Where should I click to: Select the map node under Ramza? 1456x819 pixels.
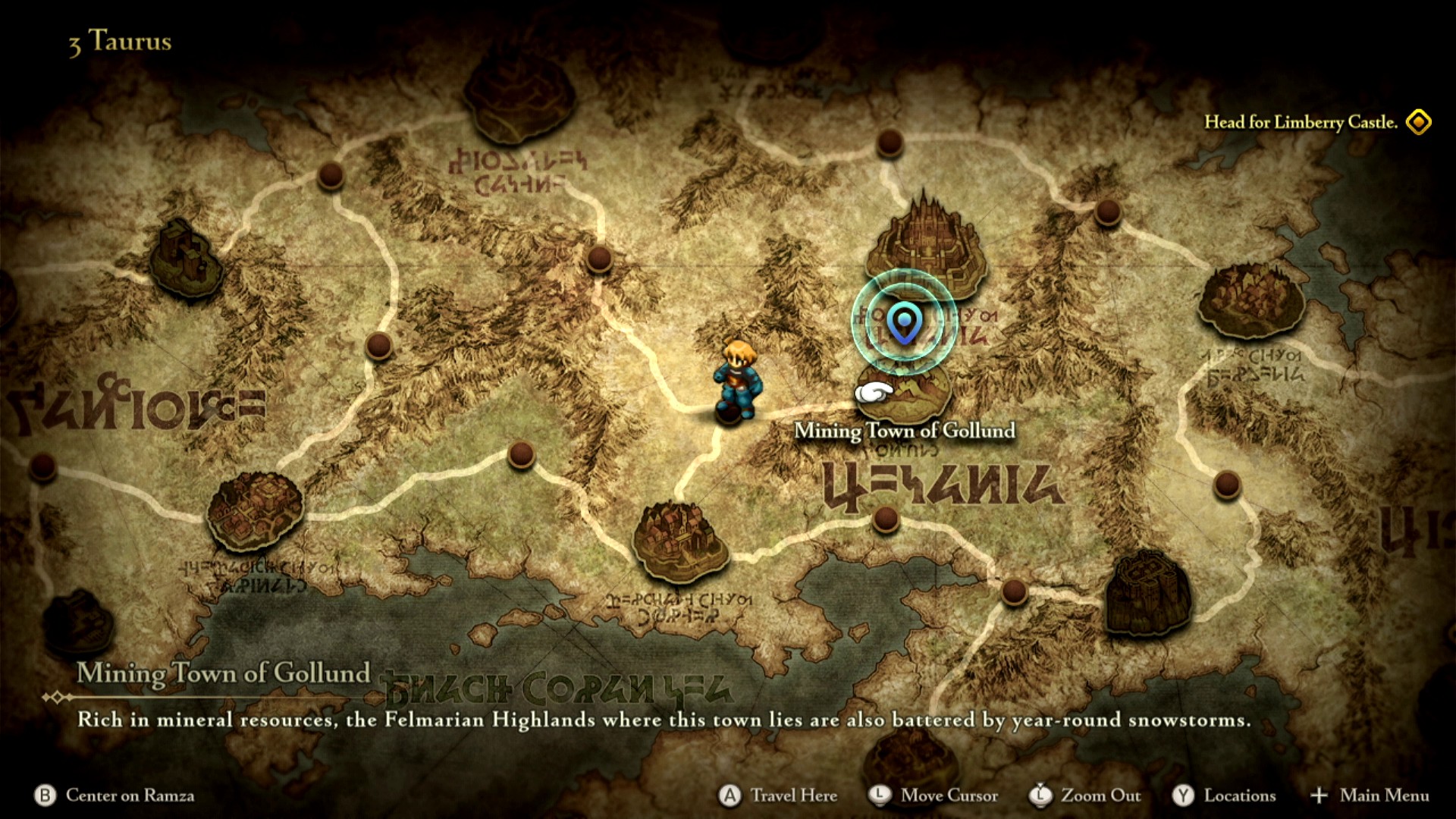[x=730, y=414]
